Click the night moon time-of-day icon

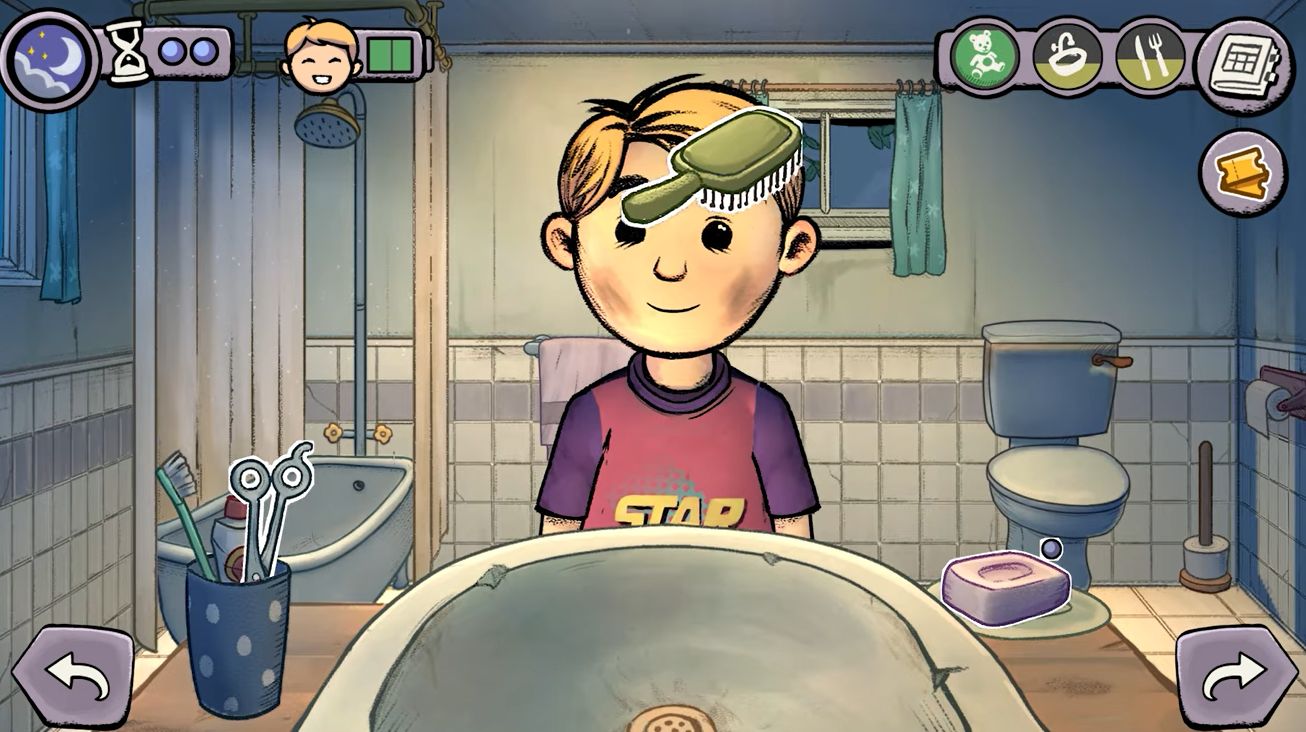[50, 58]
